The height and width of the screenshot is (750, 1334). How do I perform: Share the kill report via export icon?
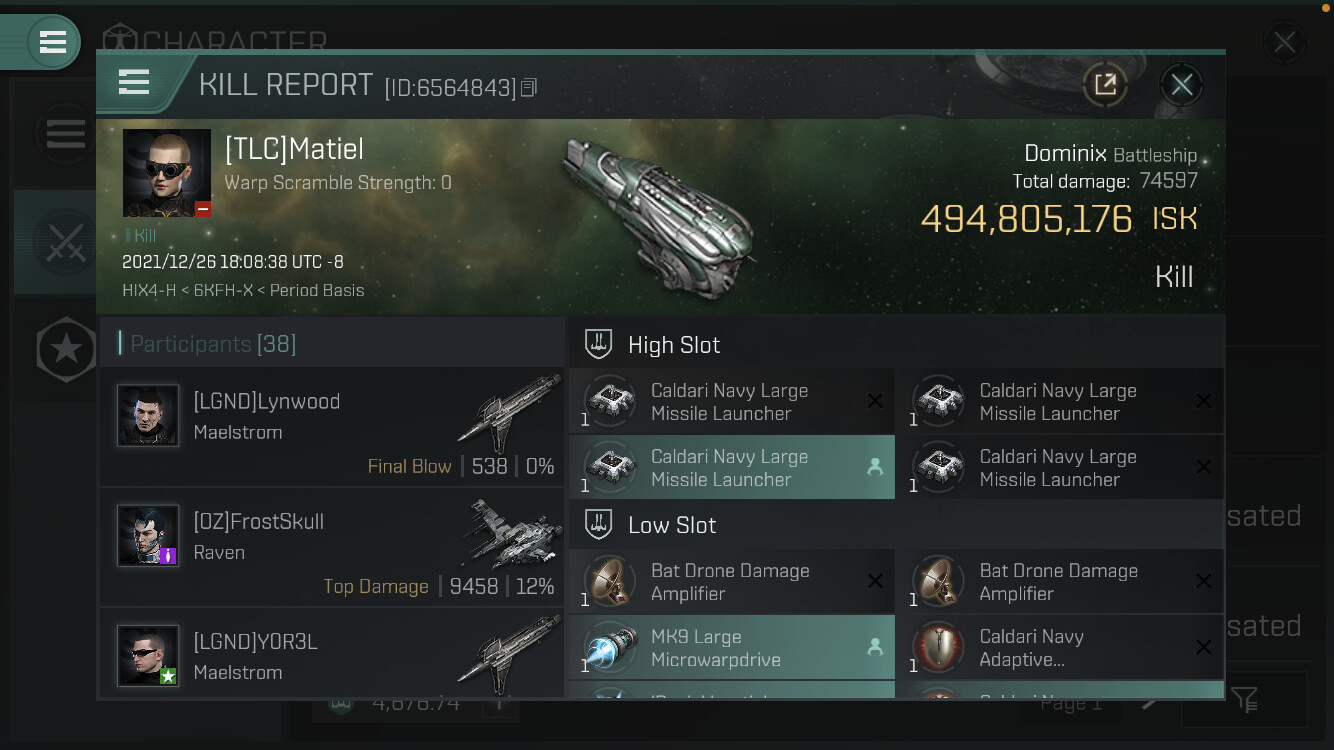tap(1105, 85)
